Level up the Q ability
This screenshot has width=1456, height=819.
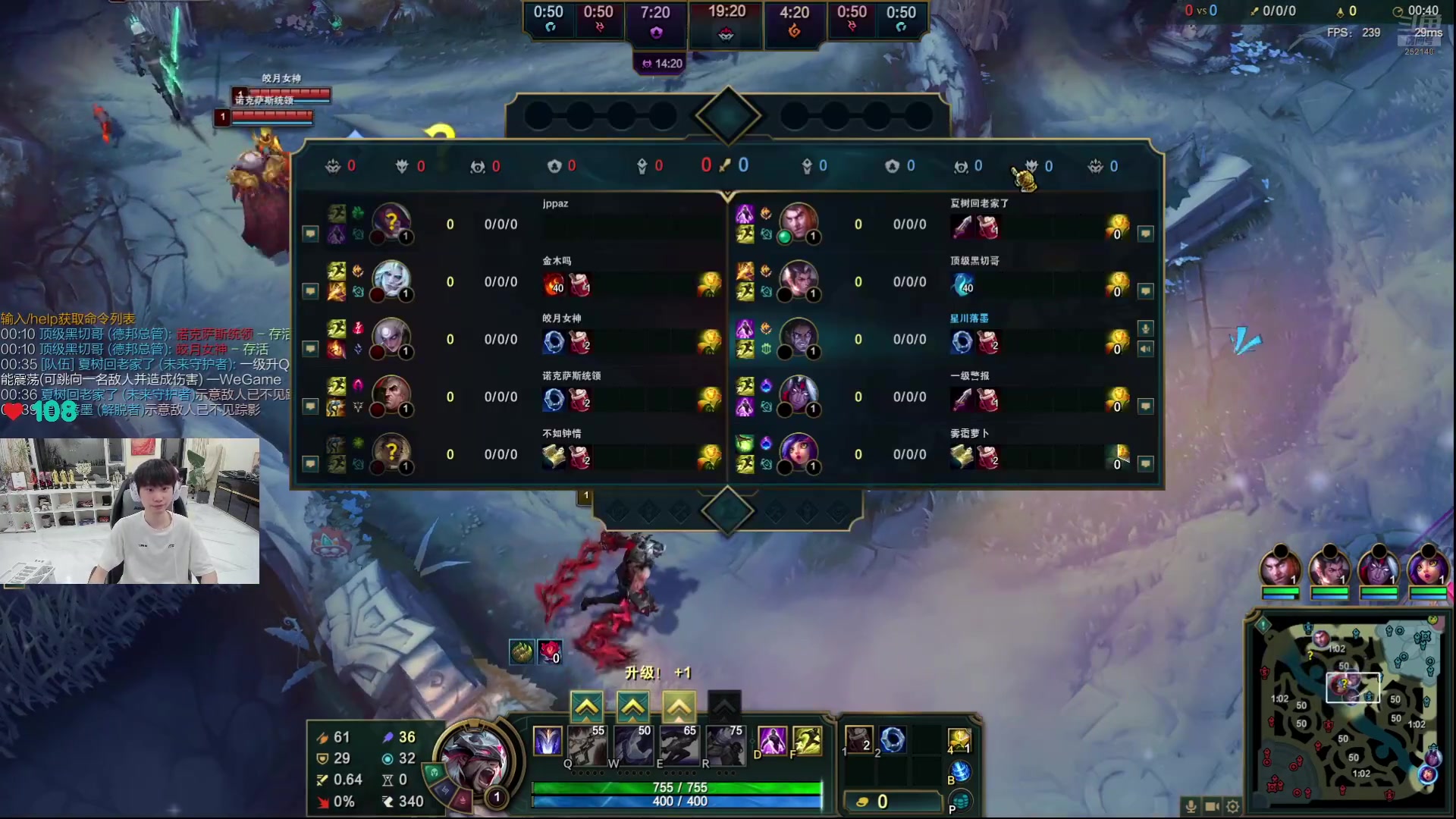pos(587,708)
